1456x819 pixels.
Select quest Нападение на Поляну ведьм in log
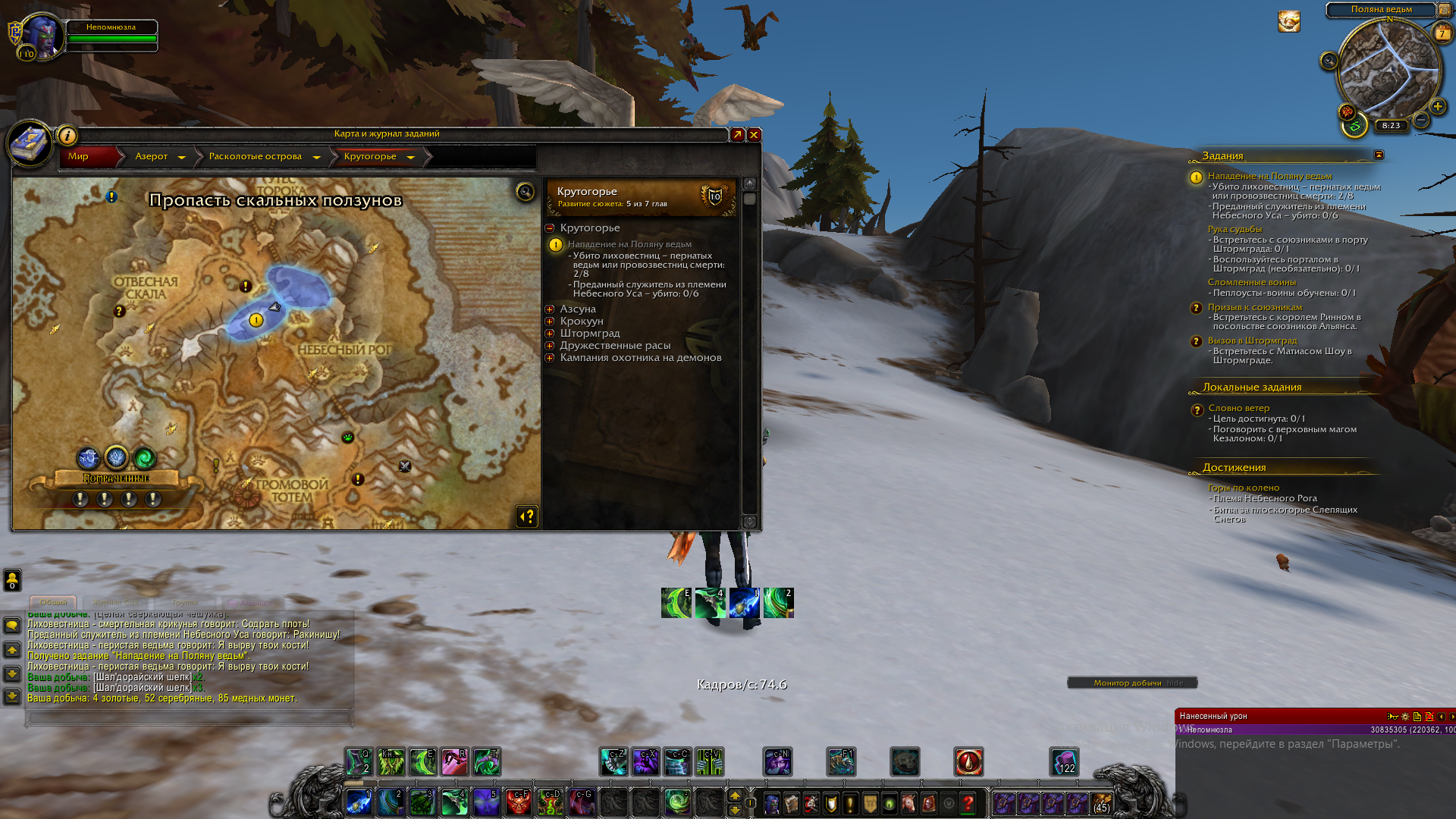click(x=629, y=244)
